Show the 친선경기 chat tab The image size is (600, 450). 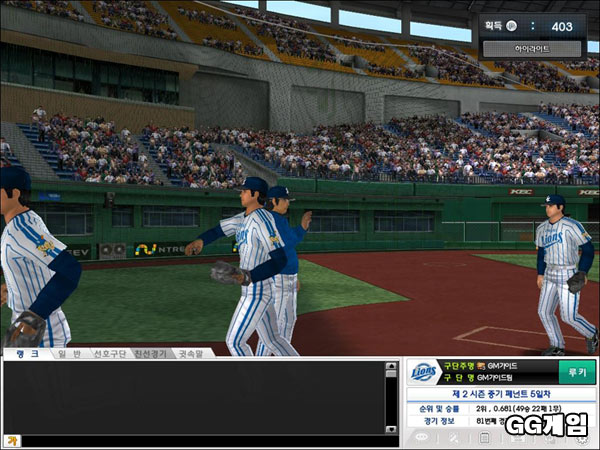pyautogui.click(x=152, y=353)
